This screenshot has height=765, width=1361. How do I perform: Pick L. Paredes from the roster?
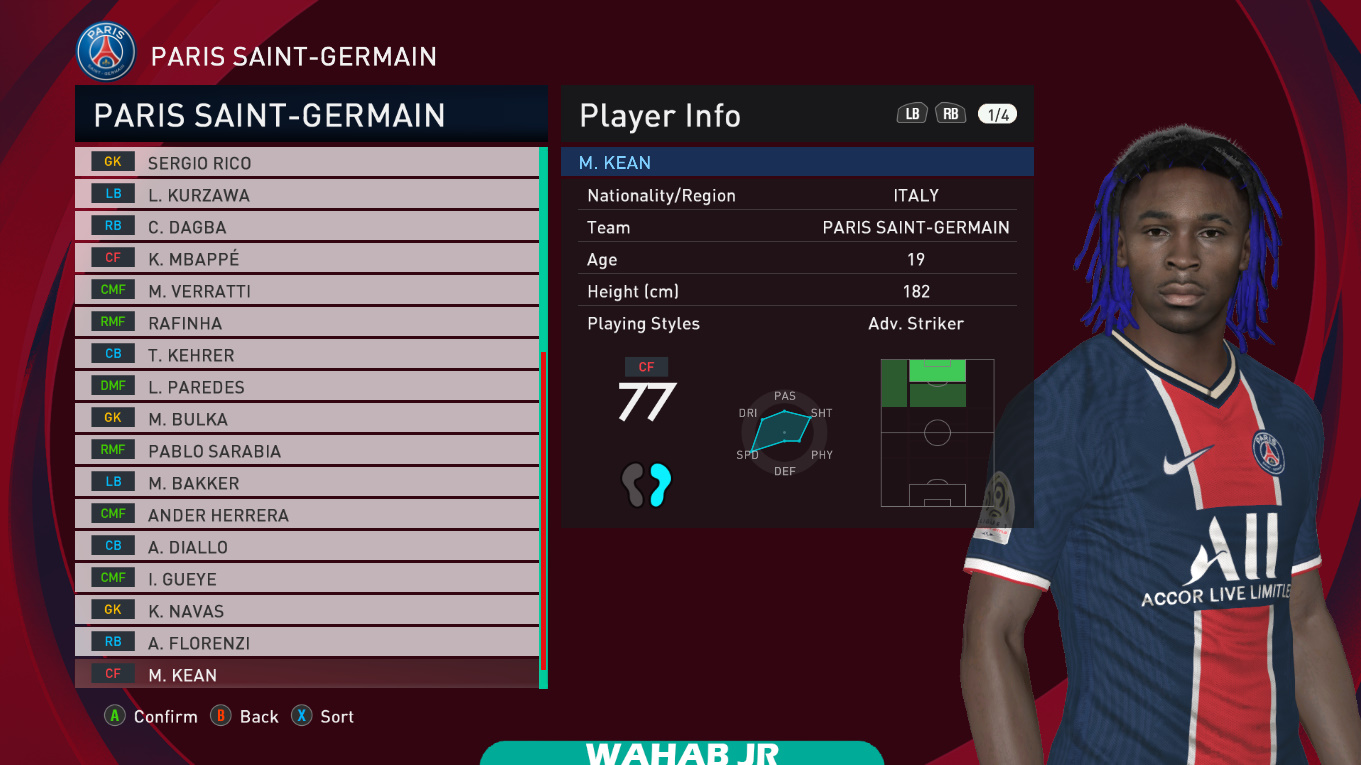point(306,387)
